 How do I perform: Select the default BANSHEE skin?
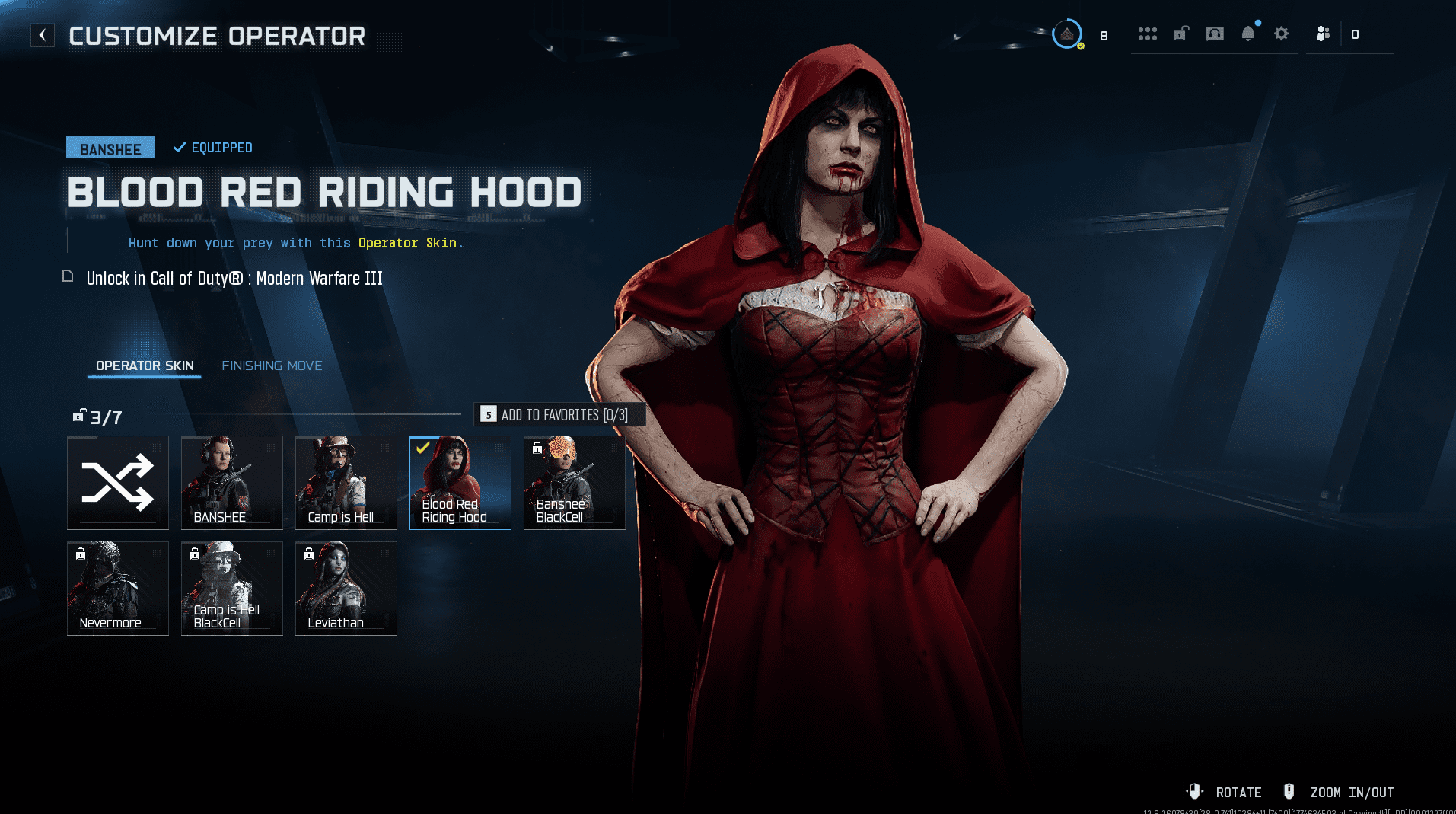click(232, 483)
